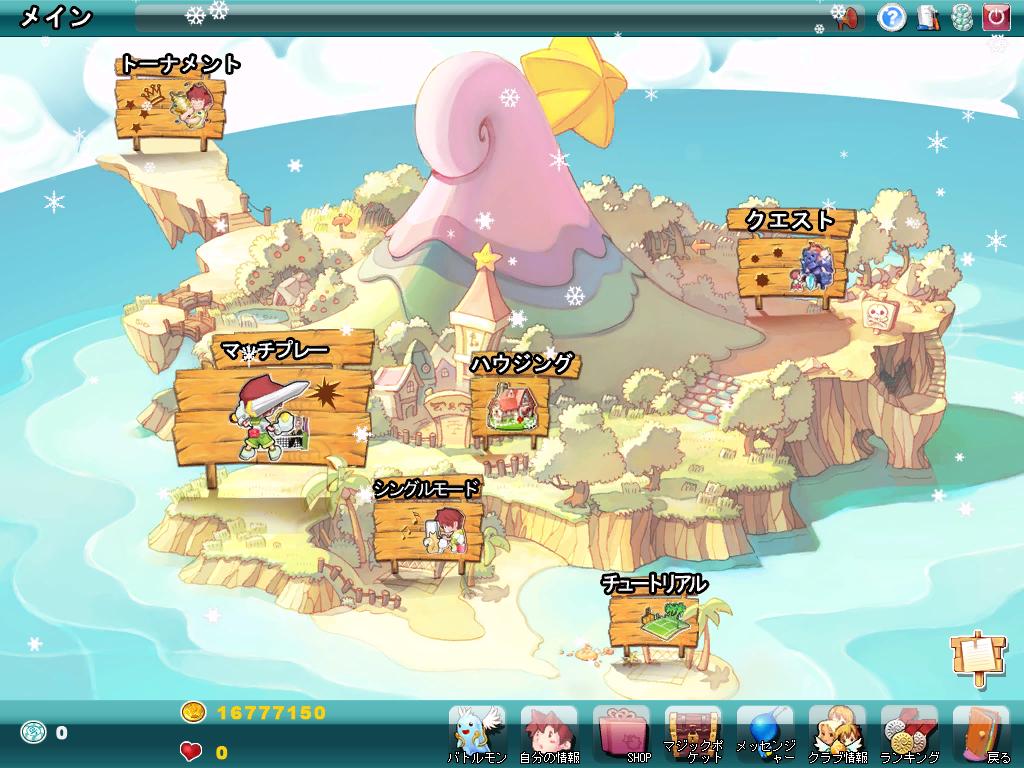Screen dimensions: 1024x768
Task: Click the red power button
Action: click(996, 17)
